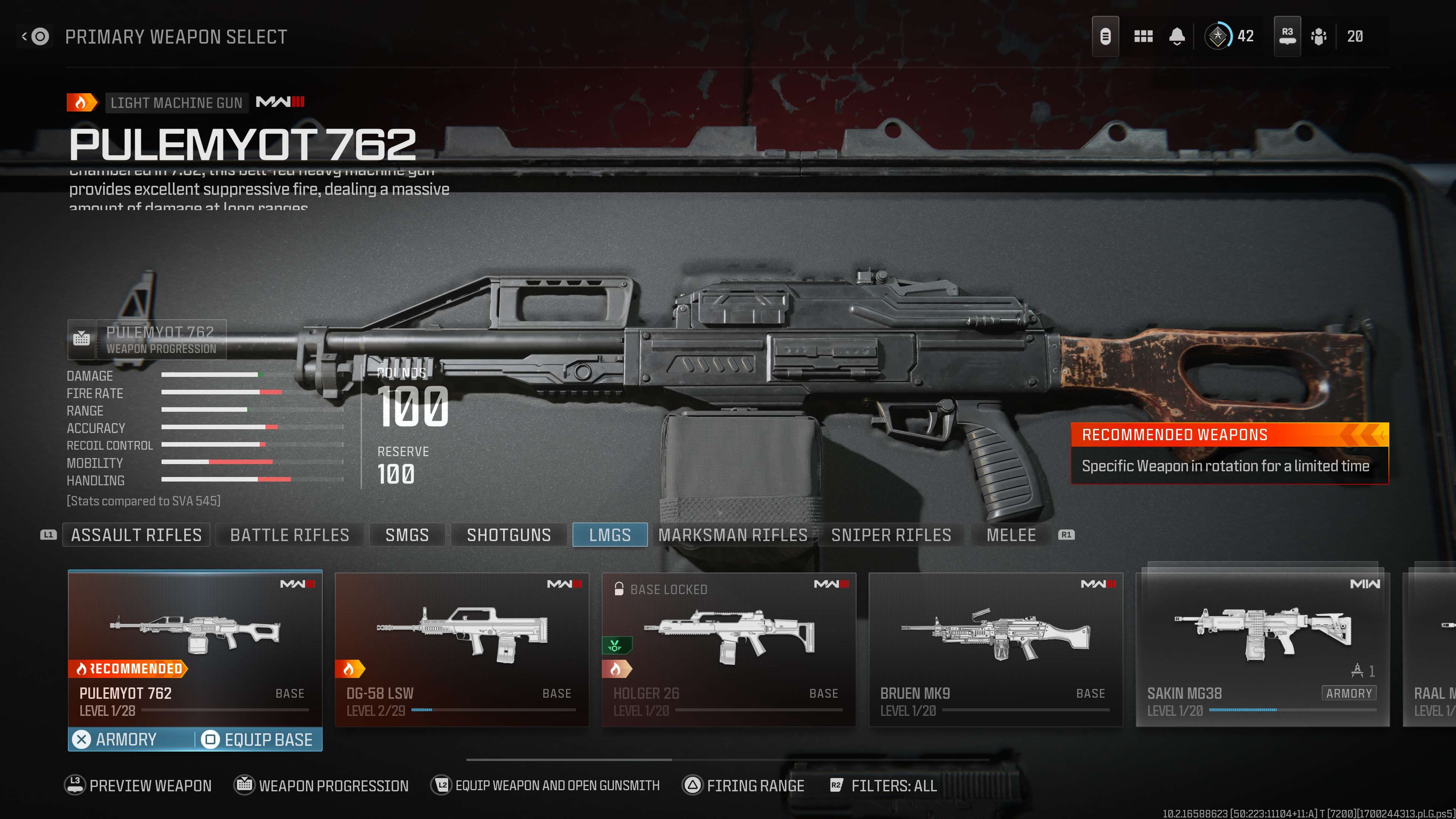This screenshot has width=1456, height=819.
Task: Select the Melee weapons tab
Action: tap(1010, 535)
